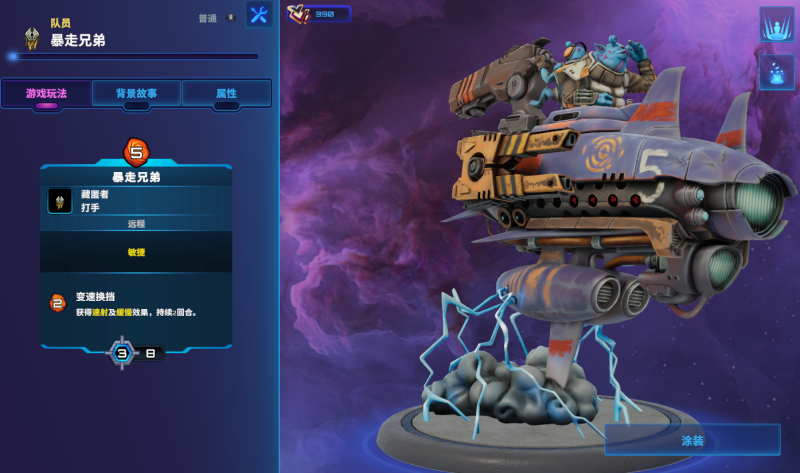Click the 涂装 button
The image size is (800, 473).
692,440
